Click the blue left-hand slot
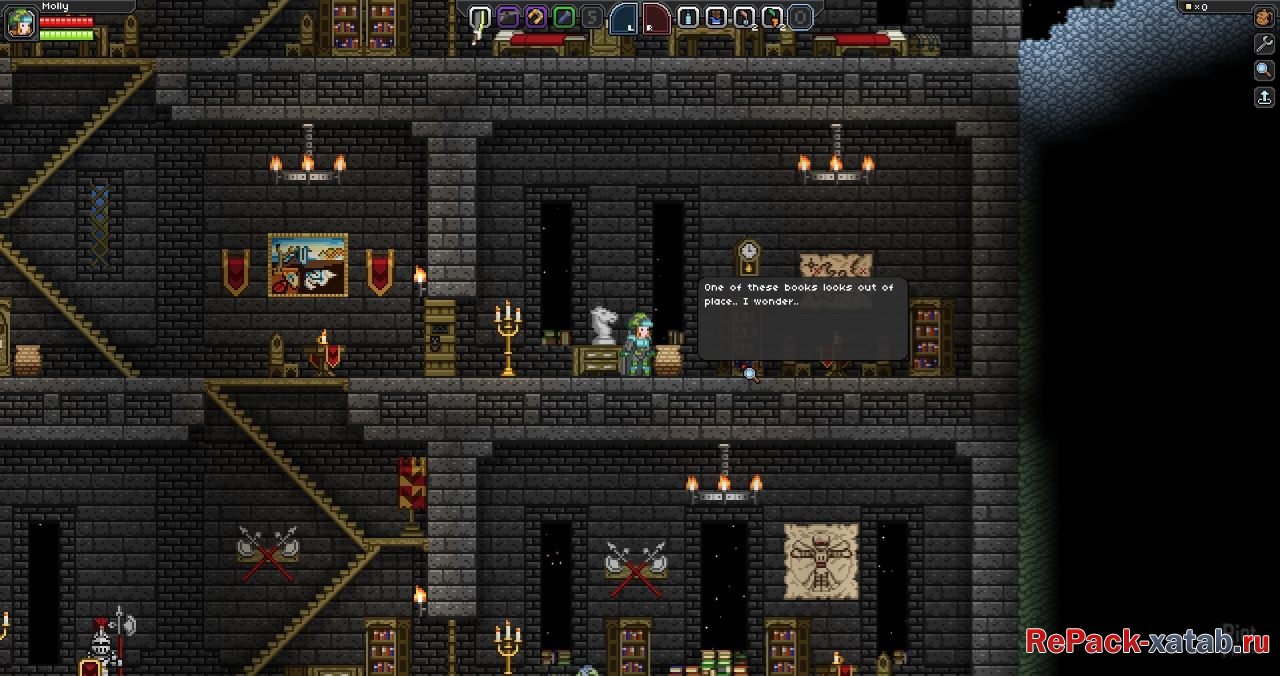This screenshot has height=676, width=1280. pyautogui.click(x=624, y=17)
